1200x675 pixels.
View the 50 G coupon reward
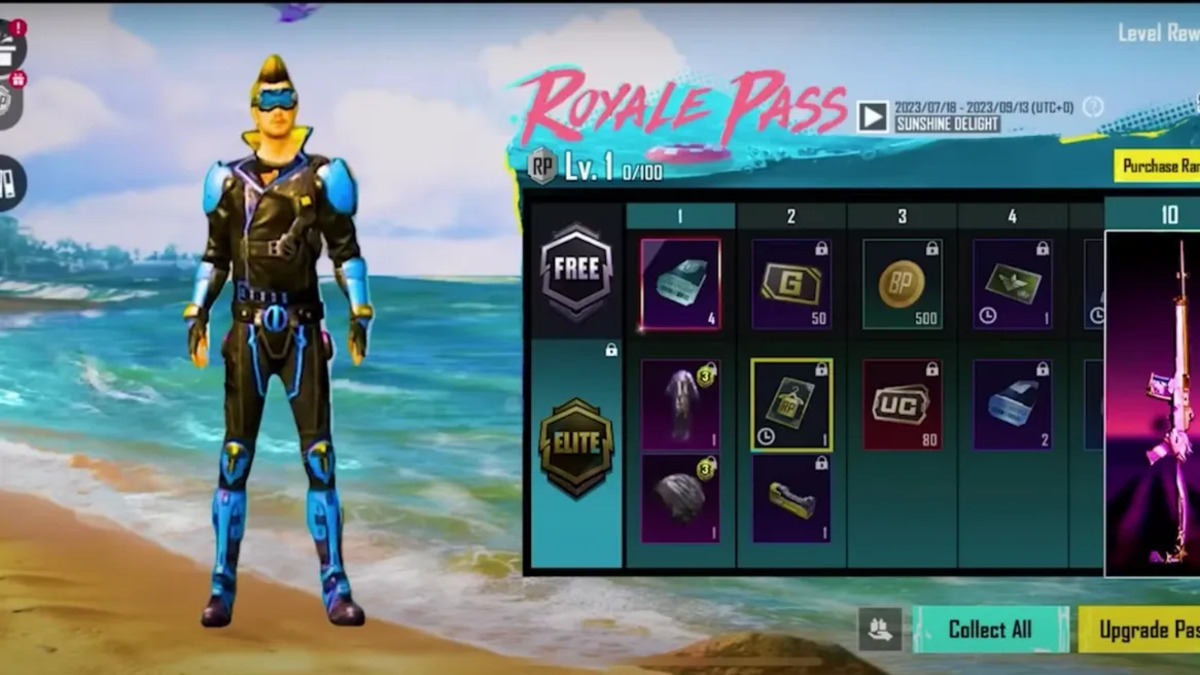click(791, 284)
